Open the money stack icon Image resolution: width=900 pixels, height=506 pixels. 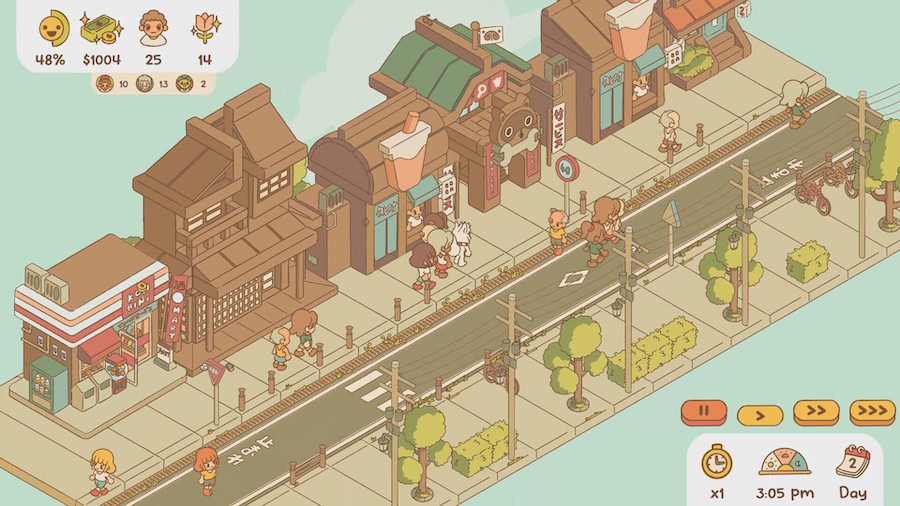[x=101, y=28]
